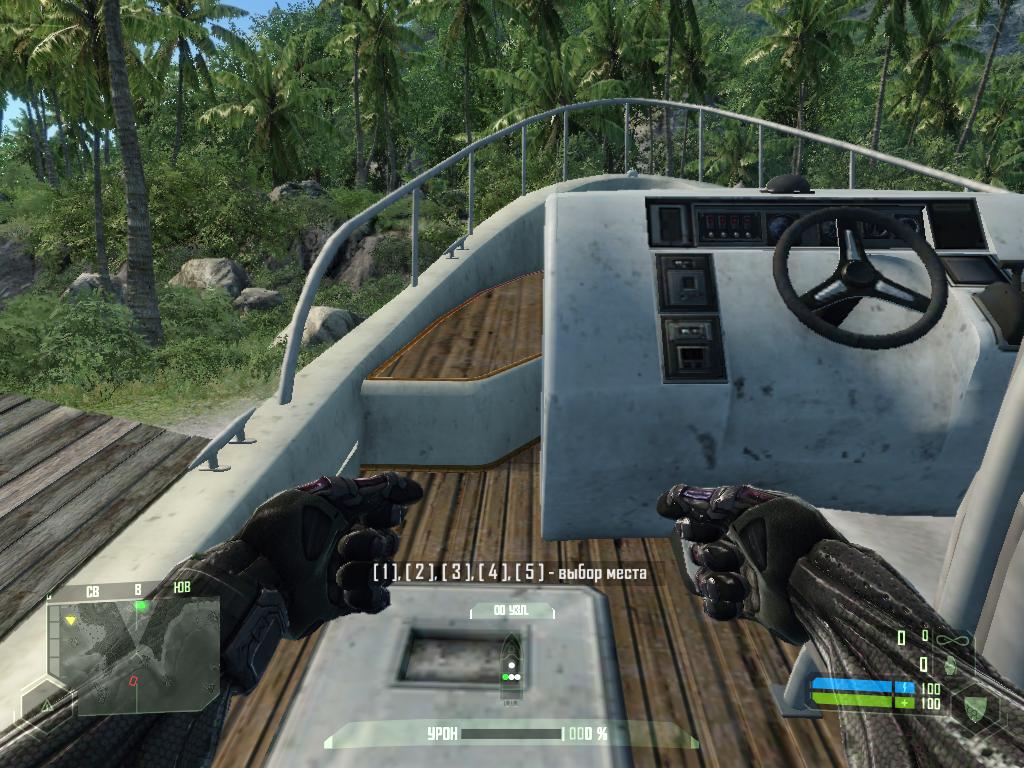The width and height of the screenshot is (1024, 768).
Task: Click the hexagonal threat warning triangle icon
Action: pyautogui.click(x=46, y=706)
